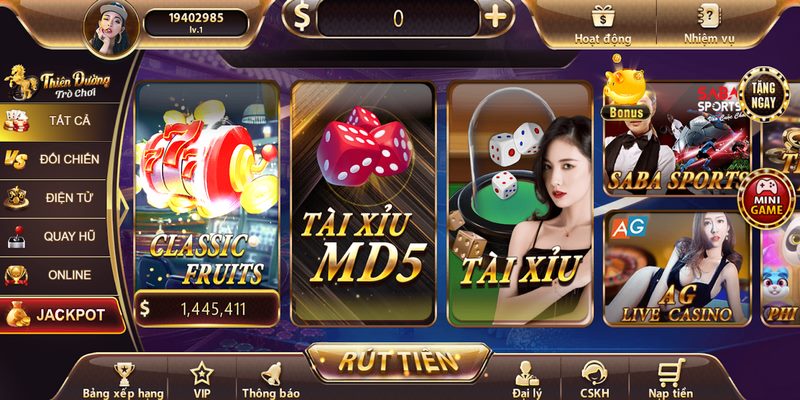The image size is (800, 400).
Task: Switch to the Đối Chiến tab
Action: point(60,159)
